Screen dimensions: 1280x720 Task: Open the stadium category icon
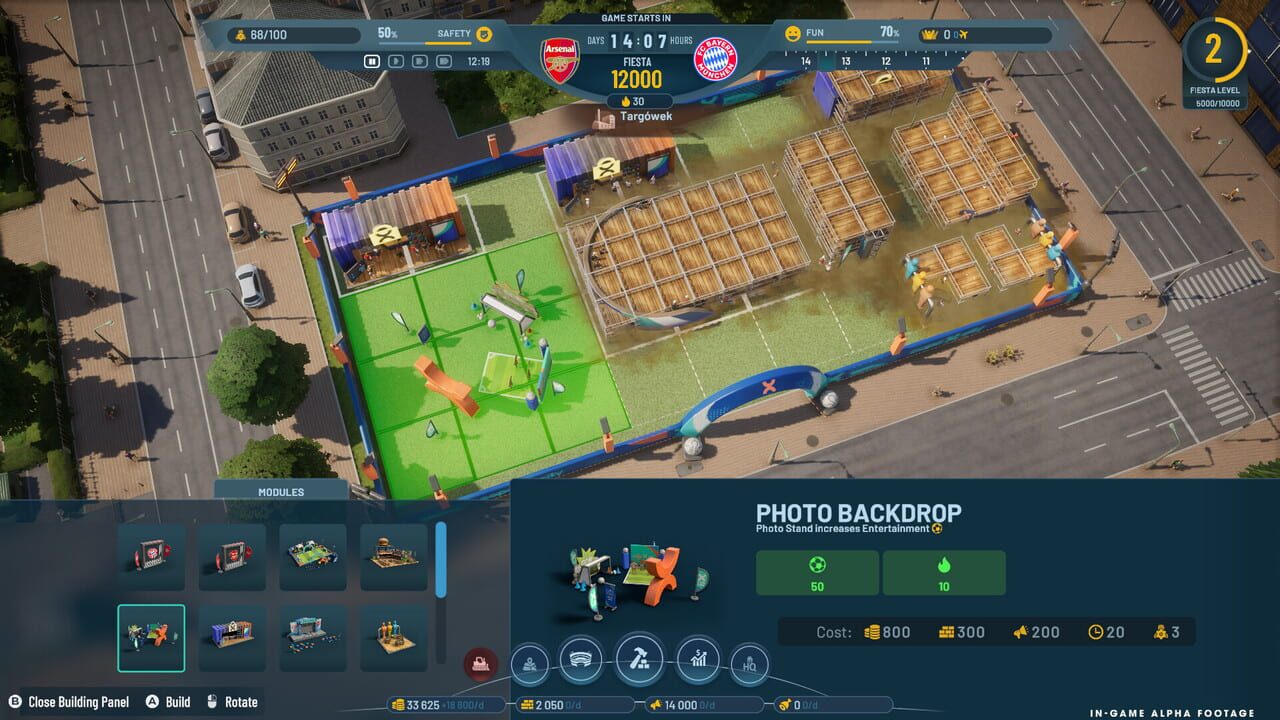[x=582, y=660]
